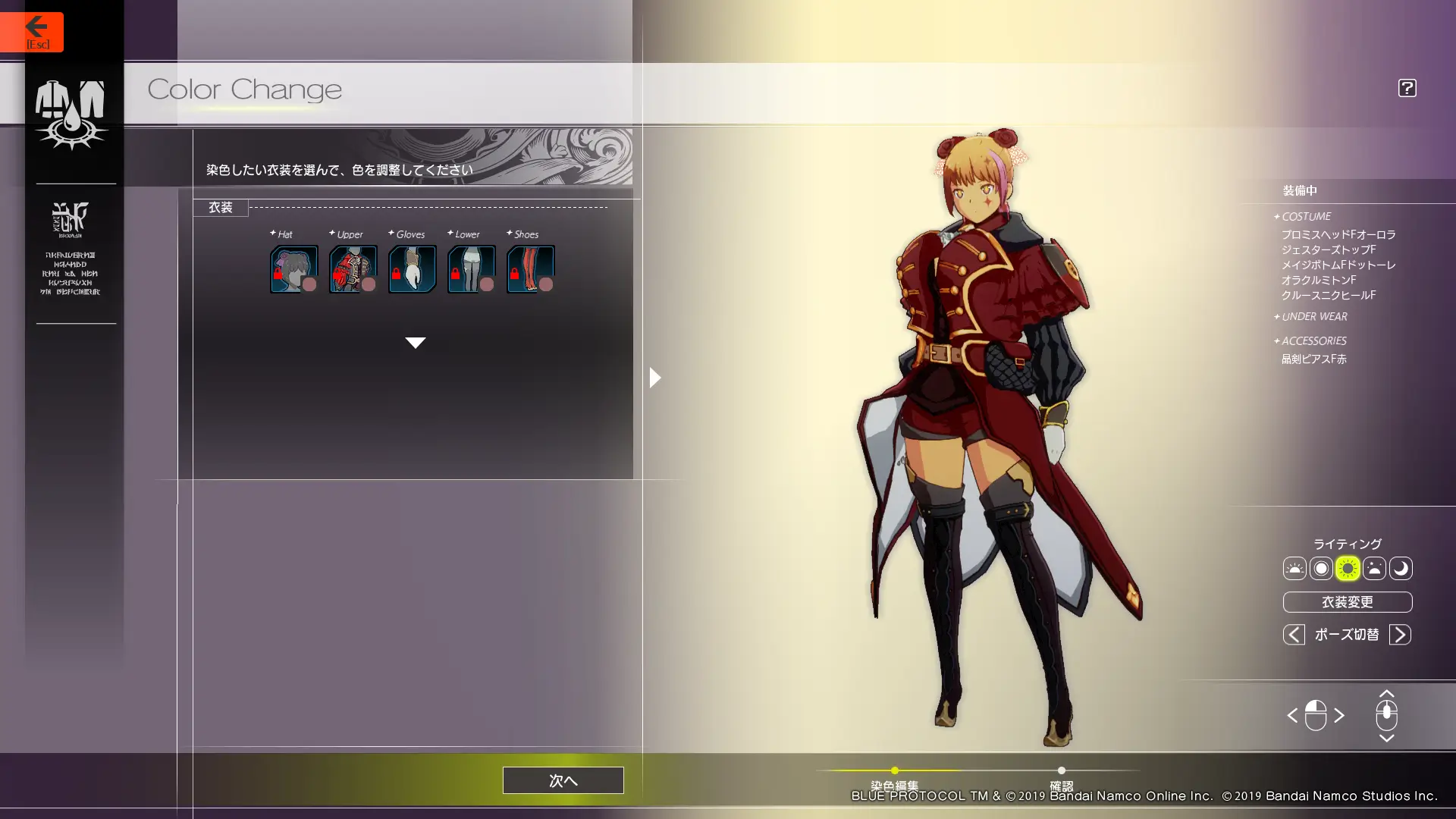Screen dimensions: 1456x819
Task: Switch lighting to sunset preset
Action: [x=1374, y=569]
